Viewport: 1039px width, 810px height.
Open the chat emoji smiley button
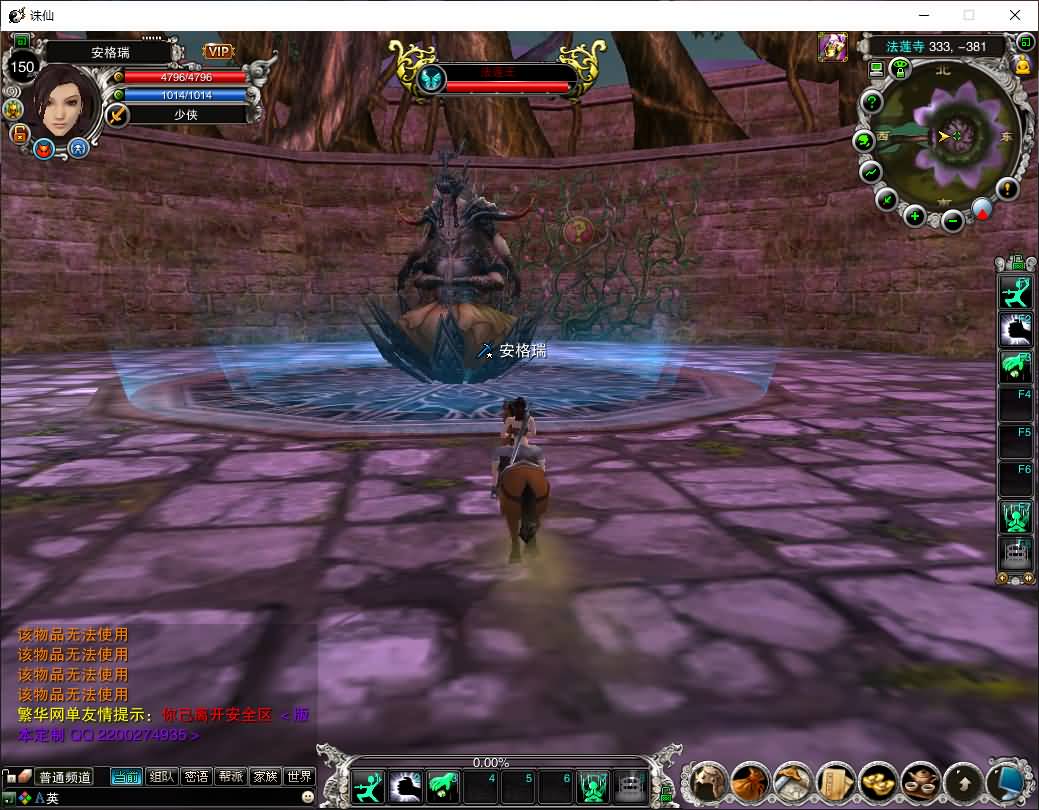click(308, 797)
